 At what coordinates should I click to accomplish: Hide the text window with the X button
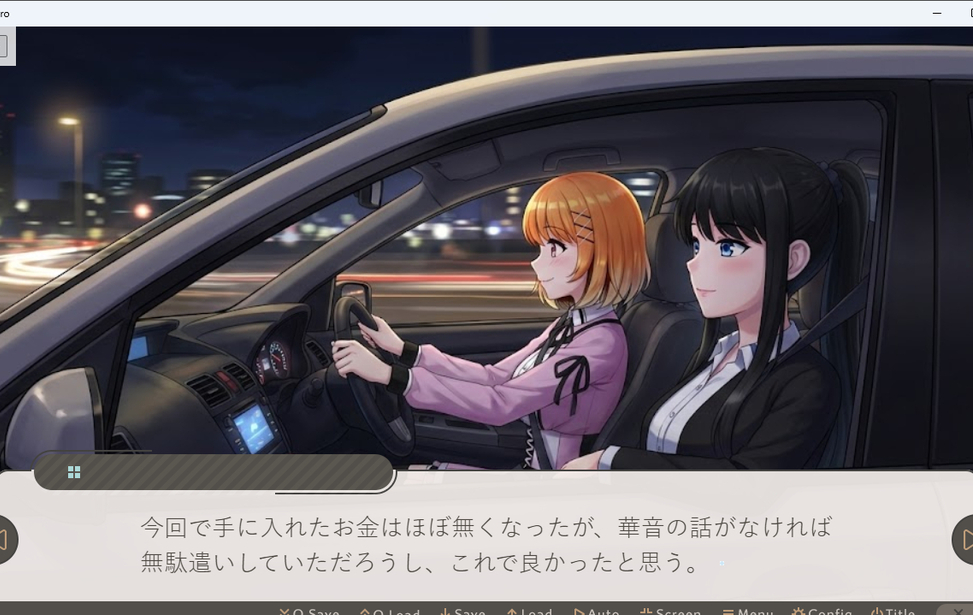click(x=957, y=610)
